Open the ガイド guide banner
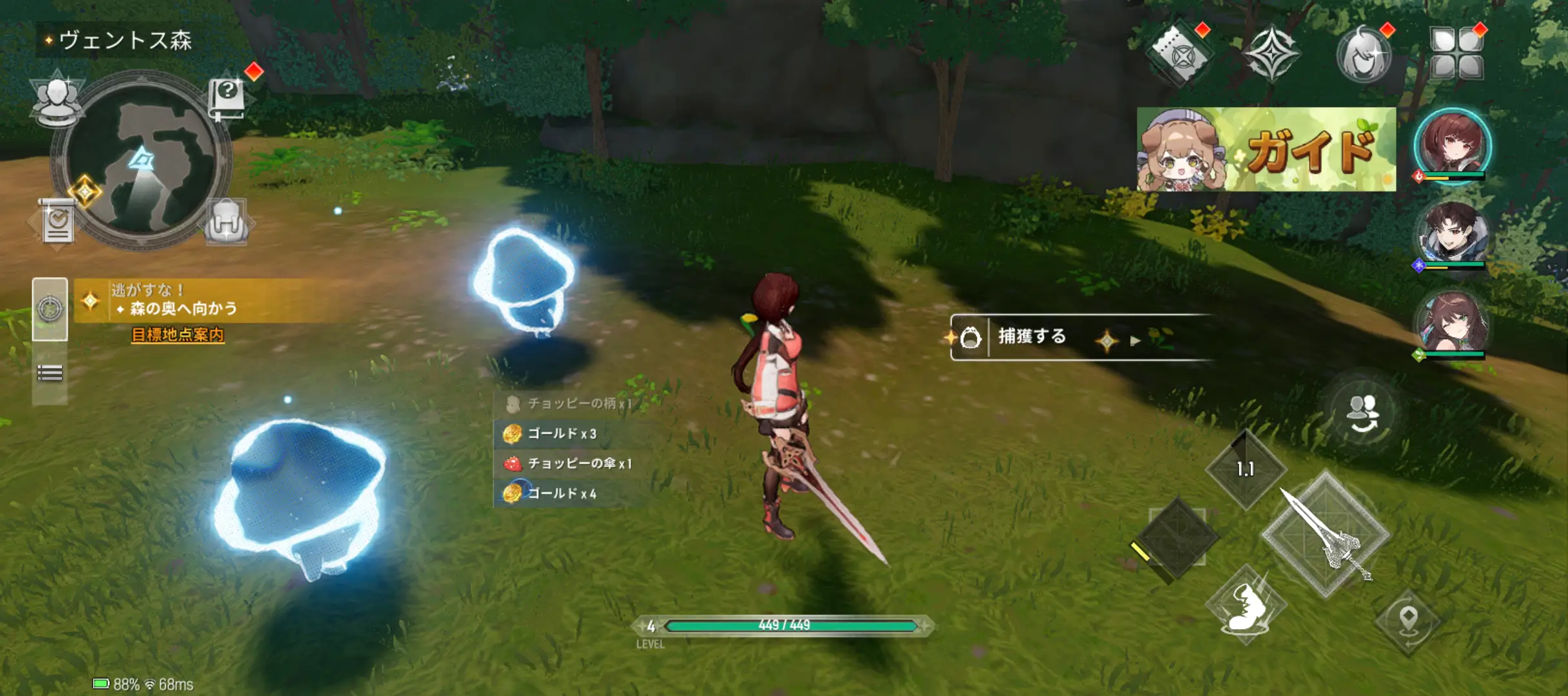1568x696 pixels. click(x=1266, y=150)
